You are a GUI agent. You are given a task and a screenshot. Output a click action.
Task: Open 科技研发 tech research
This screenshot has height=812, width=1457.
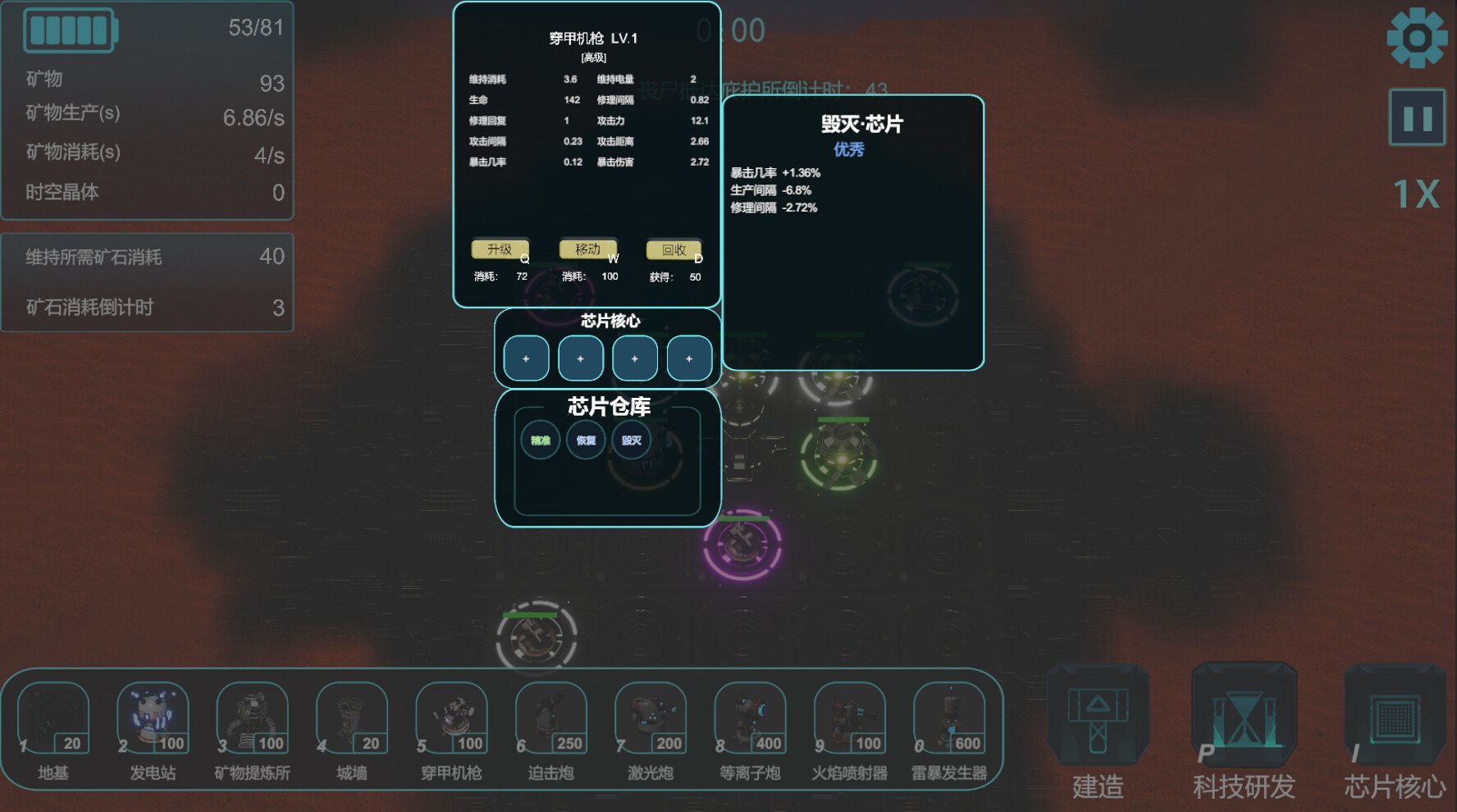tap(1244, 730)
